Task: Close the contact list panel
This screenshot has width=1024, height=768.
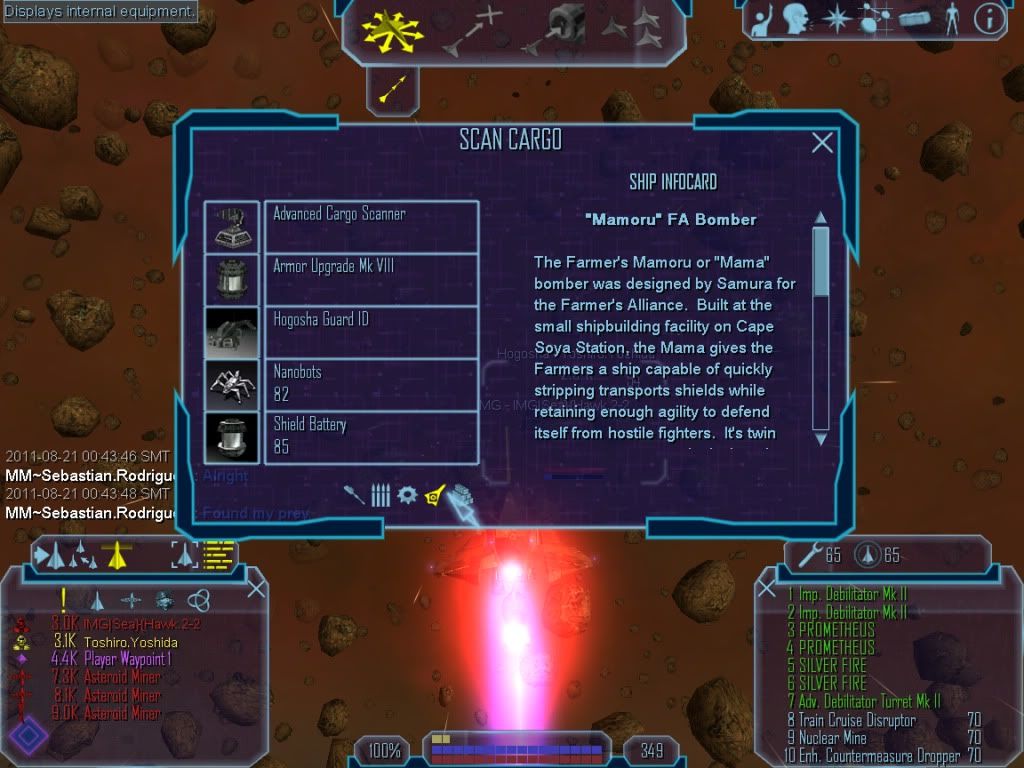Action: [x=256, y=587]
